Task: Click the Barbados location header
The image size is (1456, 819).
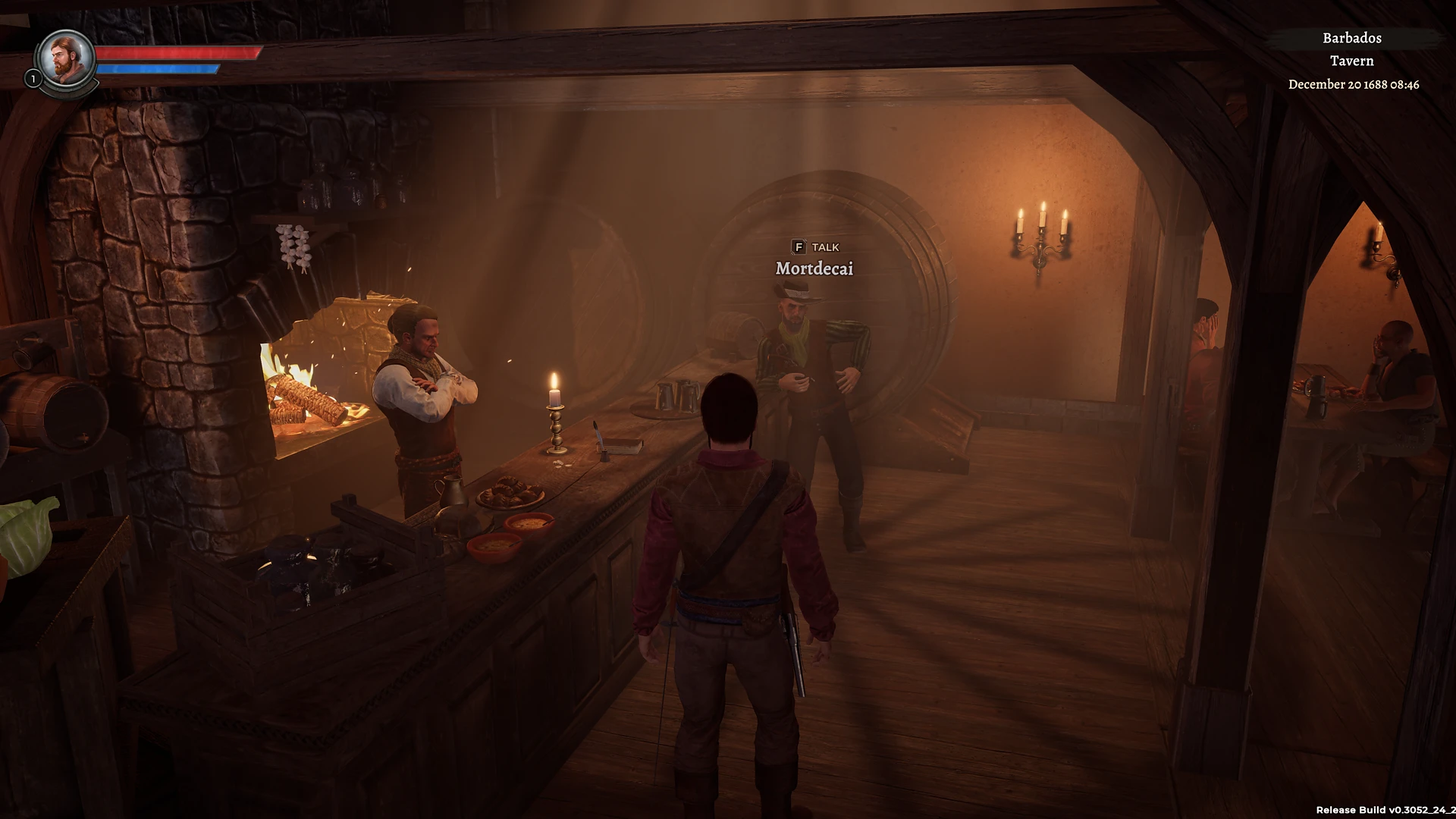Action: click(1351, 38)
